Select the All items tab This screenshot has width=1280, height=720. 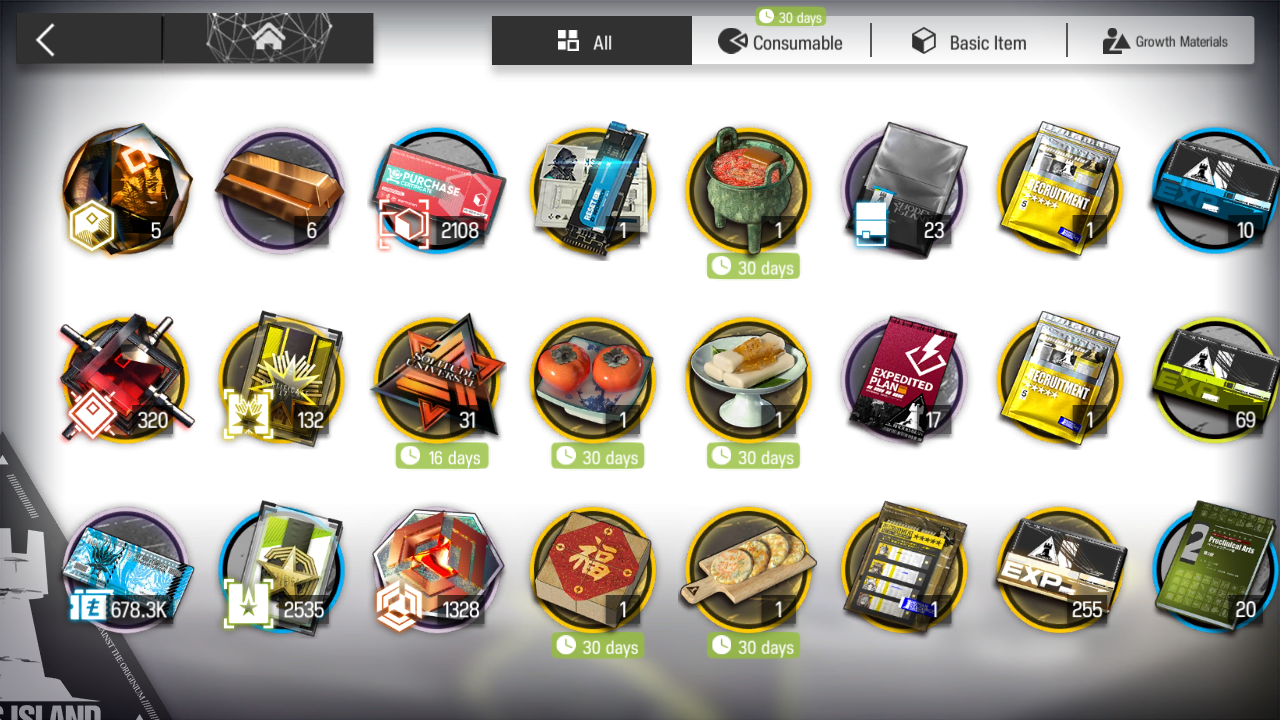click(591, 41)
